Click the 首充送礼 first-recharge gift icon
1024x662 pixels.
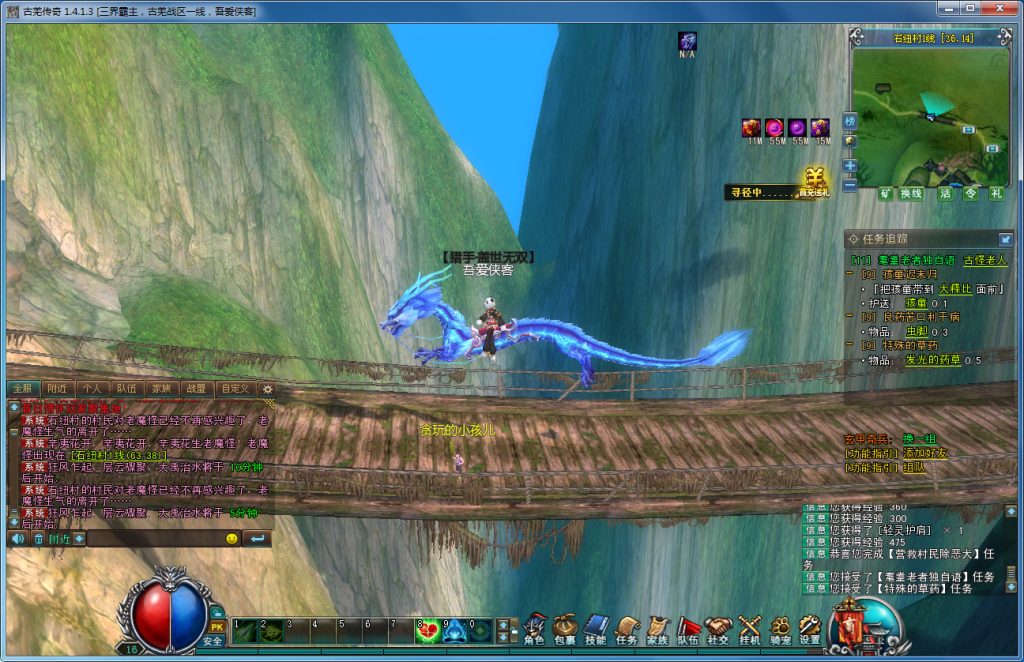tap(813, 181)
